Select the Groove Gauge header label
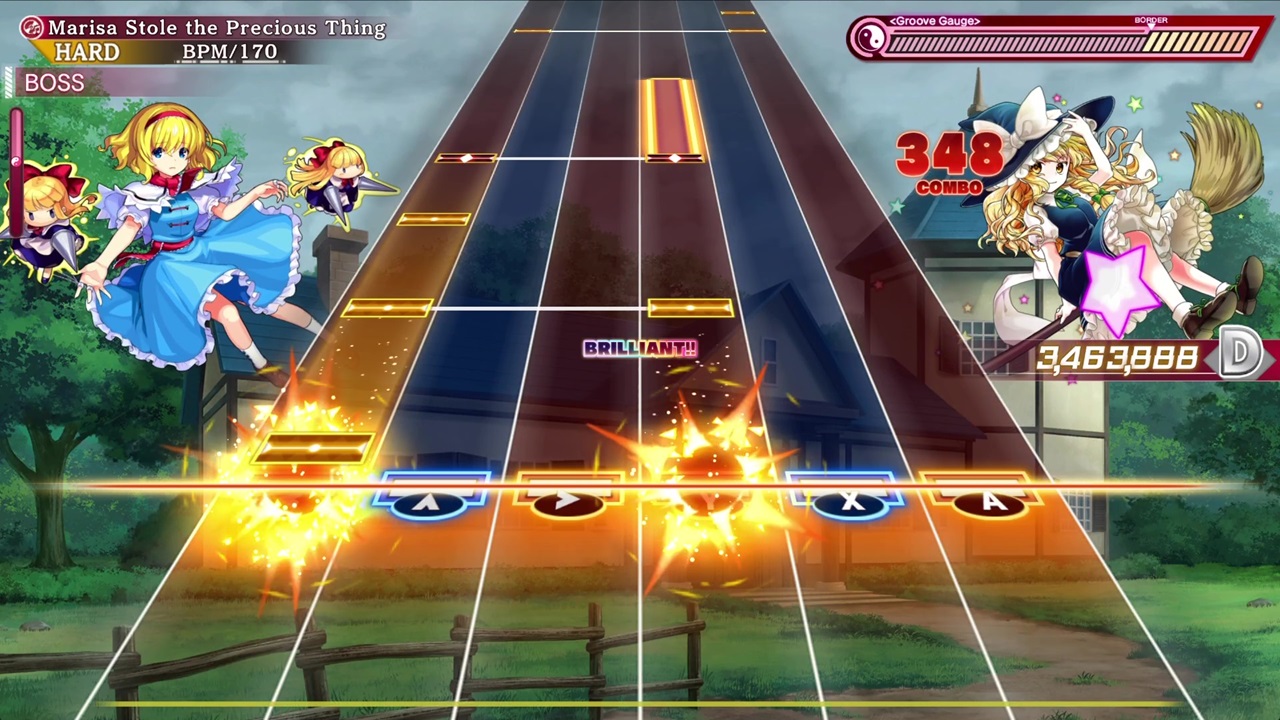Viewport: 1280px width, 720px height. pos(933,20)
